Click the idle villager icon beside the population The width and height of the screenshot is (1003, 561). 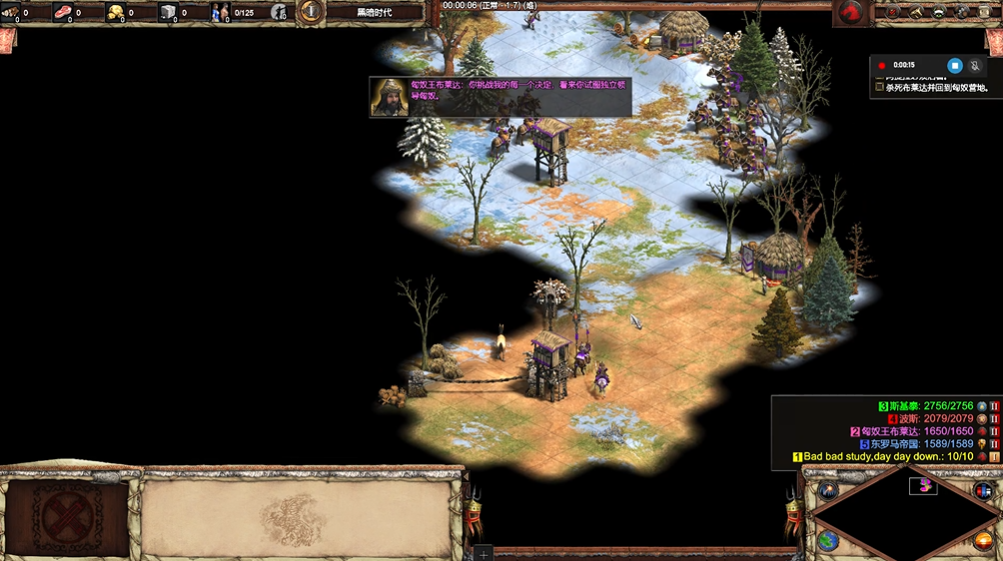pos(279,13)
